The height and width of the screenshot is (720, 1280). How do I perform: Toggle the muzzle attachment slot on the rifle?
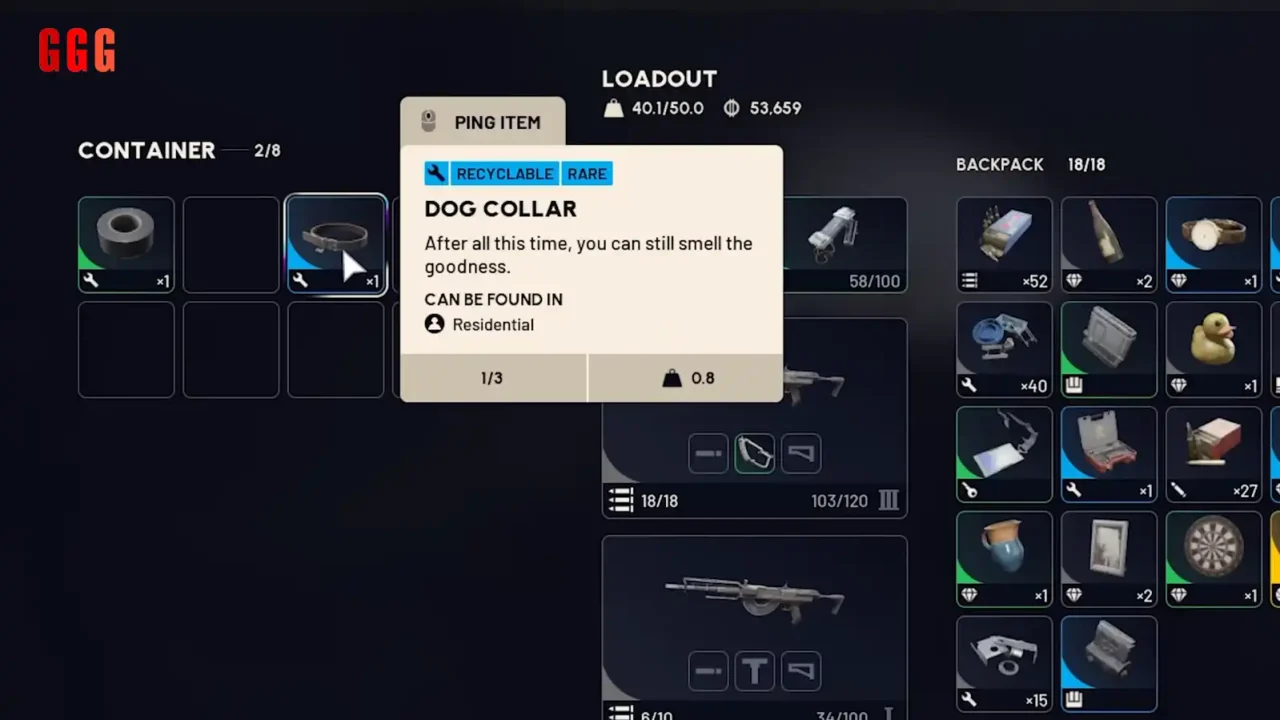708,671
